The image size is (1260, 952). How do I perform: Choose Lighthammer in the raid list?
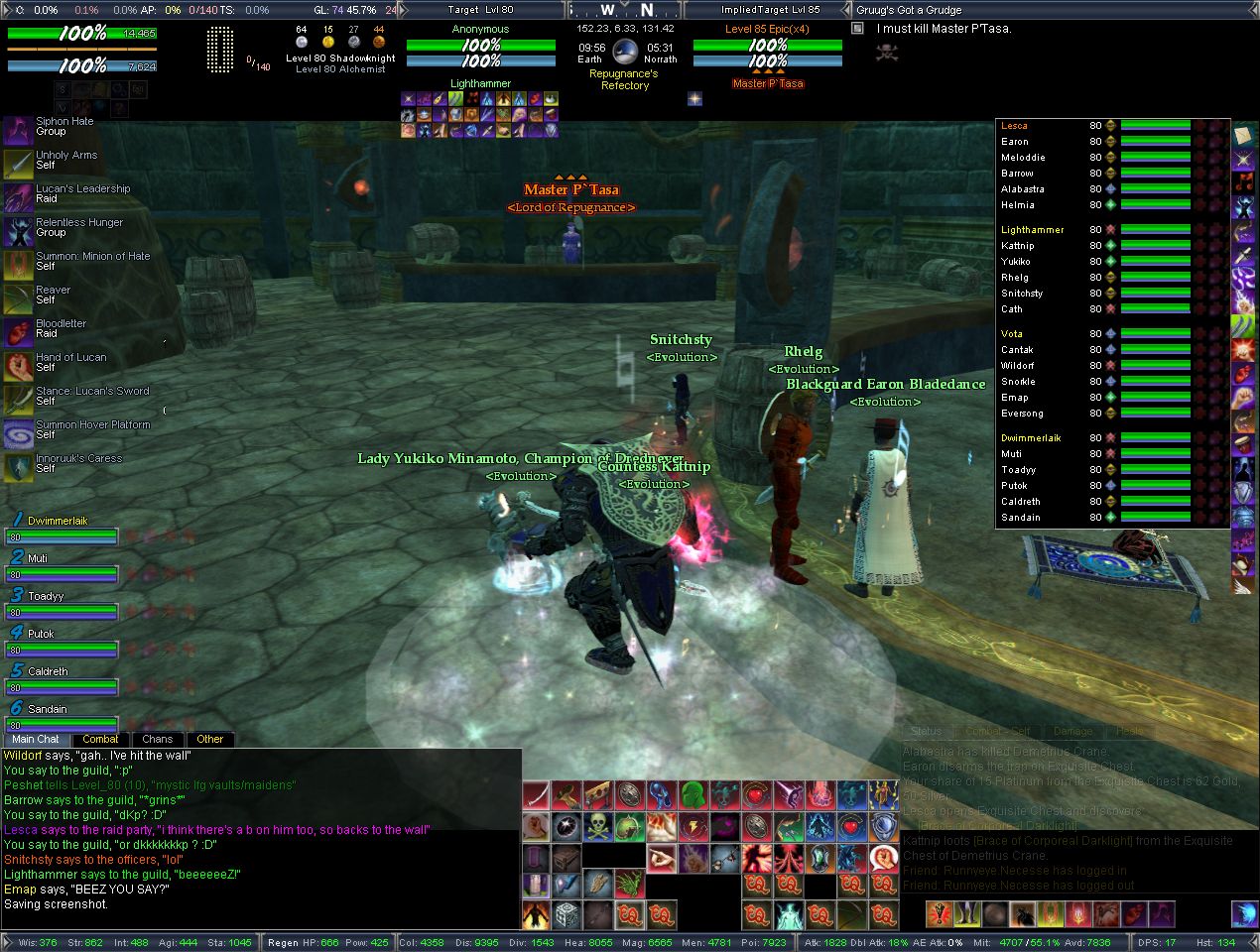[1032, 230]
